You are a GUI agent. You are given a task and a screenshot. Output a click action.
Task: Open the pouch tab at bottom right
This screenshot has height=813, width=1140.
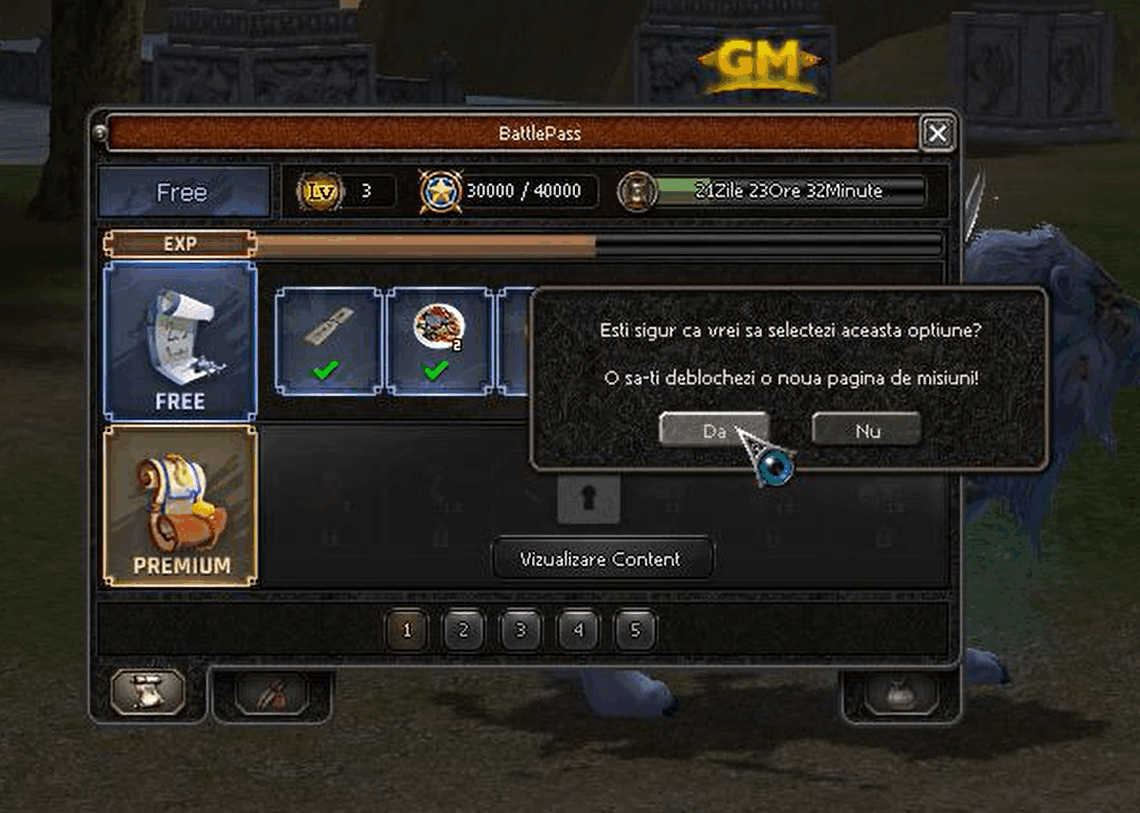click(x=900, y=692)
